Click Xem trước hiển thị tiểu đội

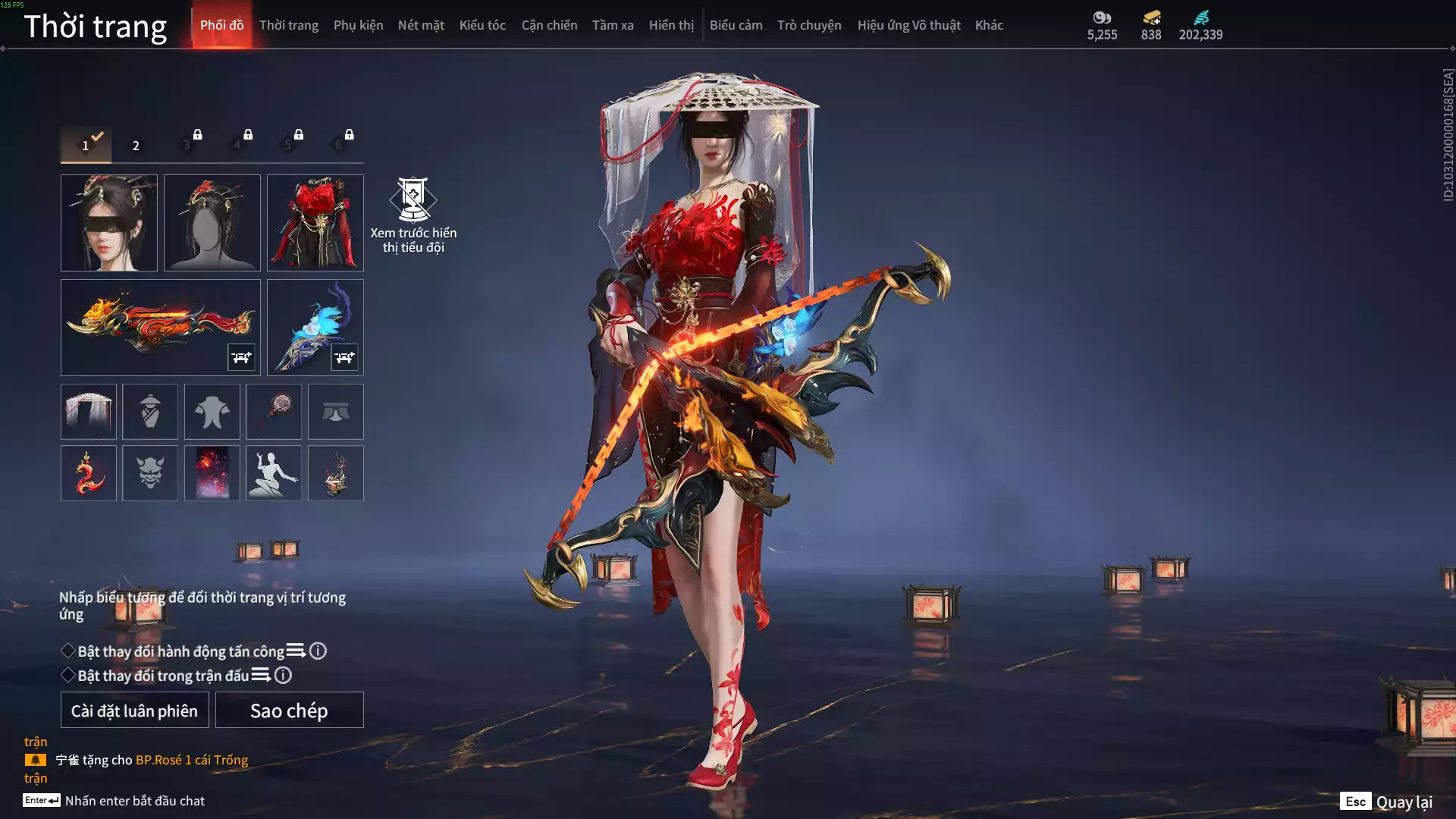(413, 215)
